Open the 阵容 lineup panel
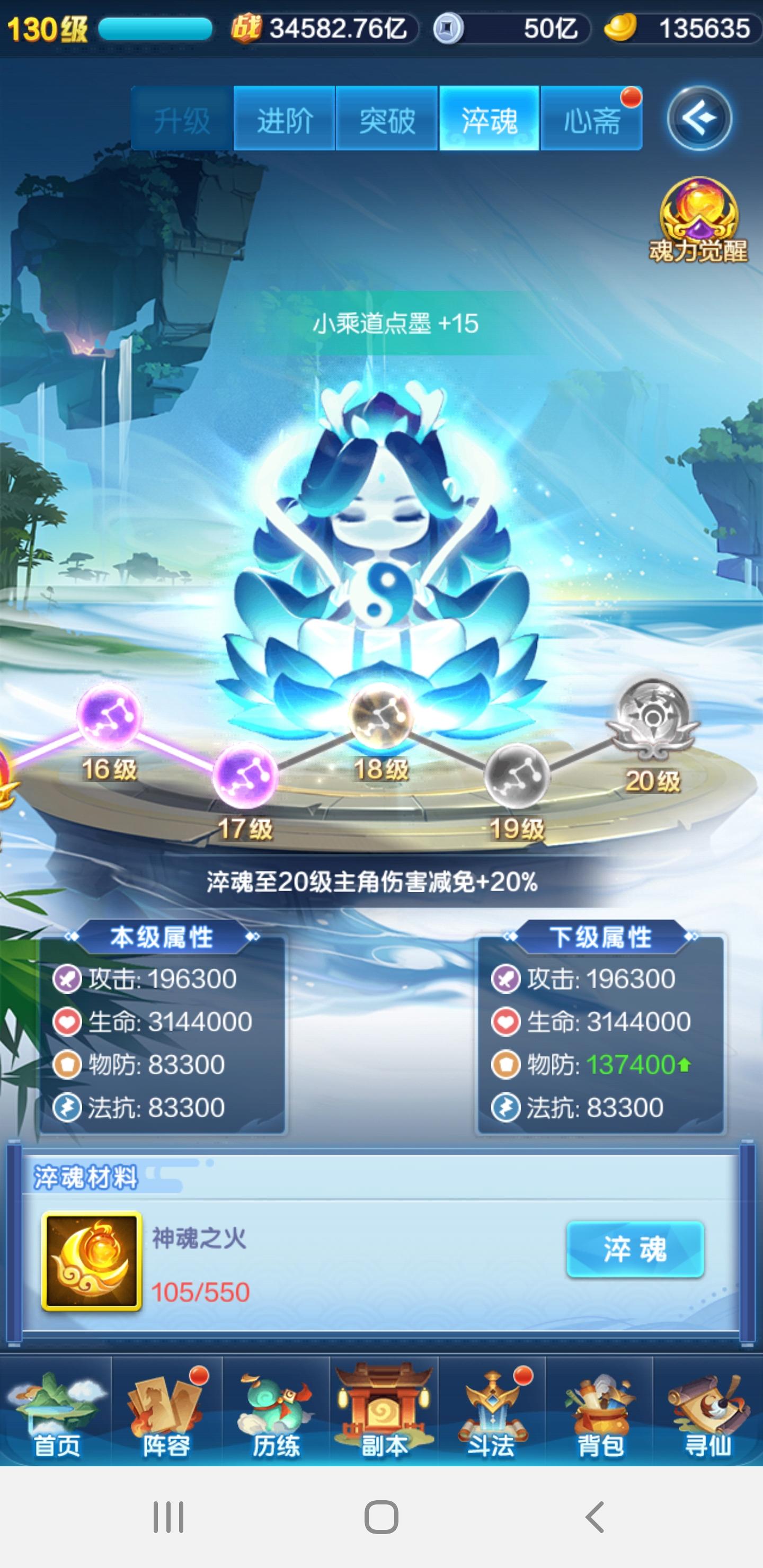 tap(166, 1412)
